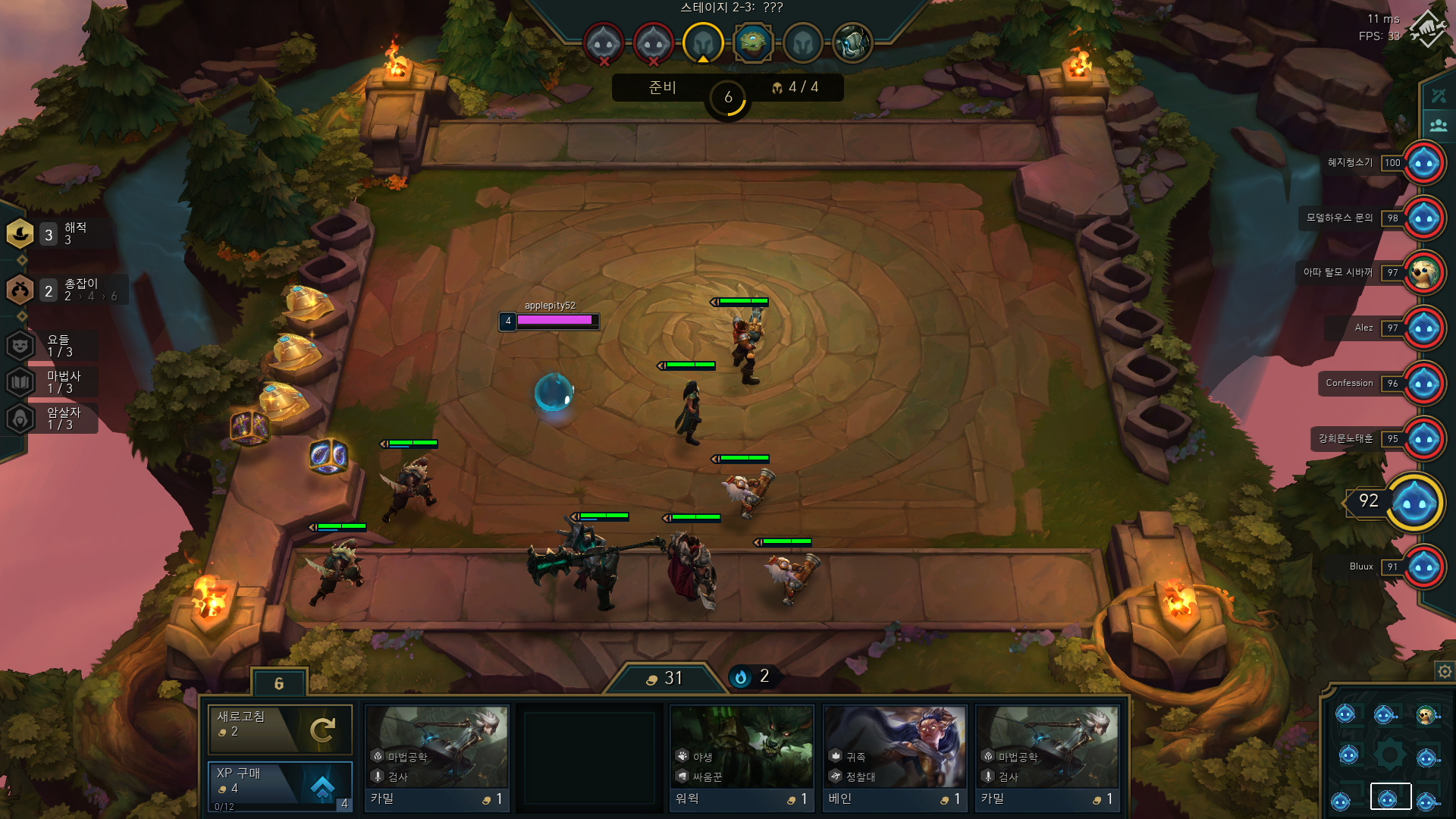Click the 새로고침 shop refresh button

coord(280,730)
